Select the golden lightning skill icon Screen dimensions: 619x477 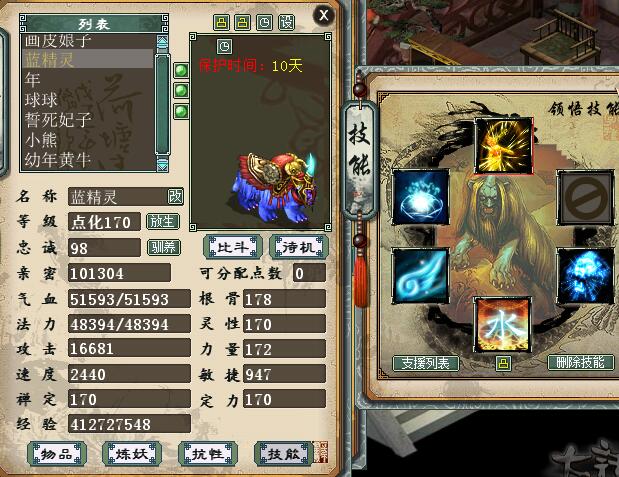[503, 146]
